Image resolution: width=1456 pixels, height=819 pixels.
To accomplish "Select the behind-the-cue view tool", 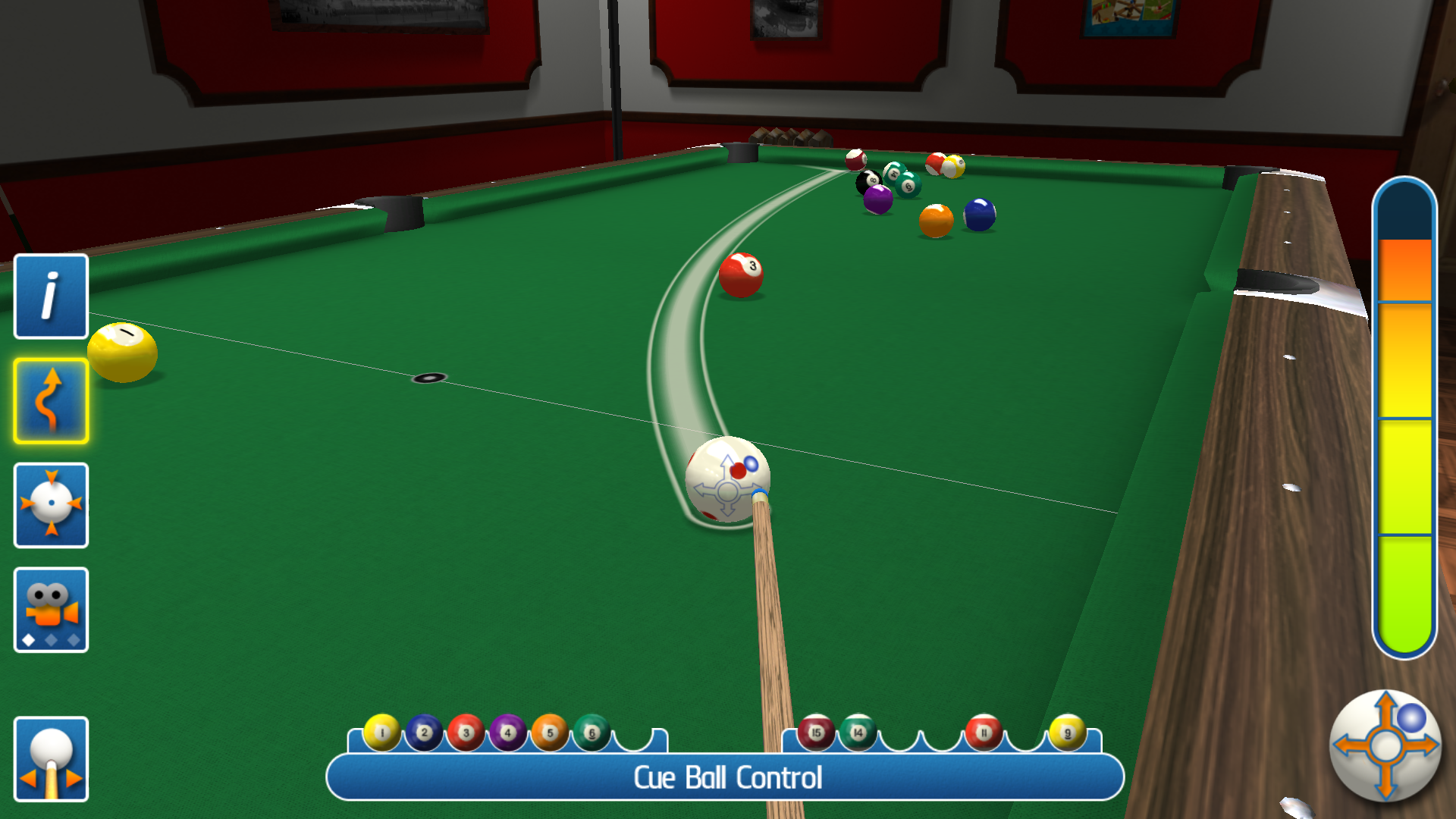I will tap(50, 758).
